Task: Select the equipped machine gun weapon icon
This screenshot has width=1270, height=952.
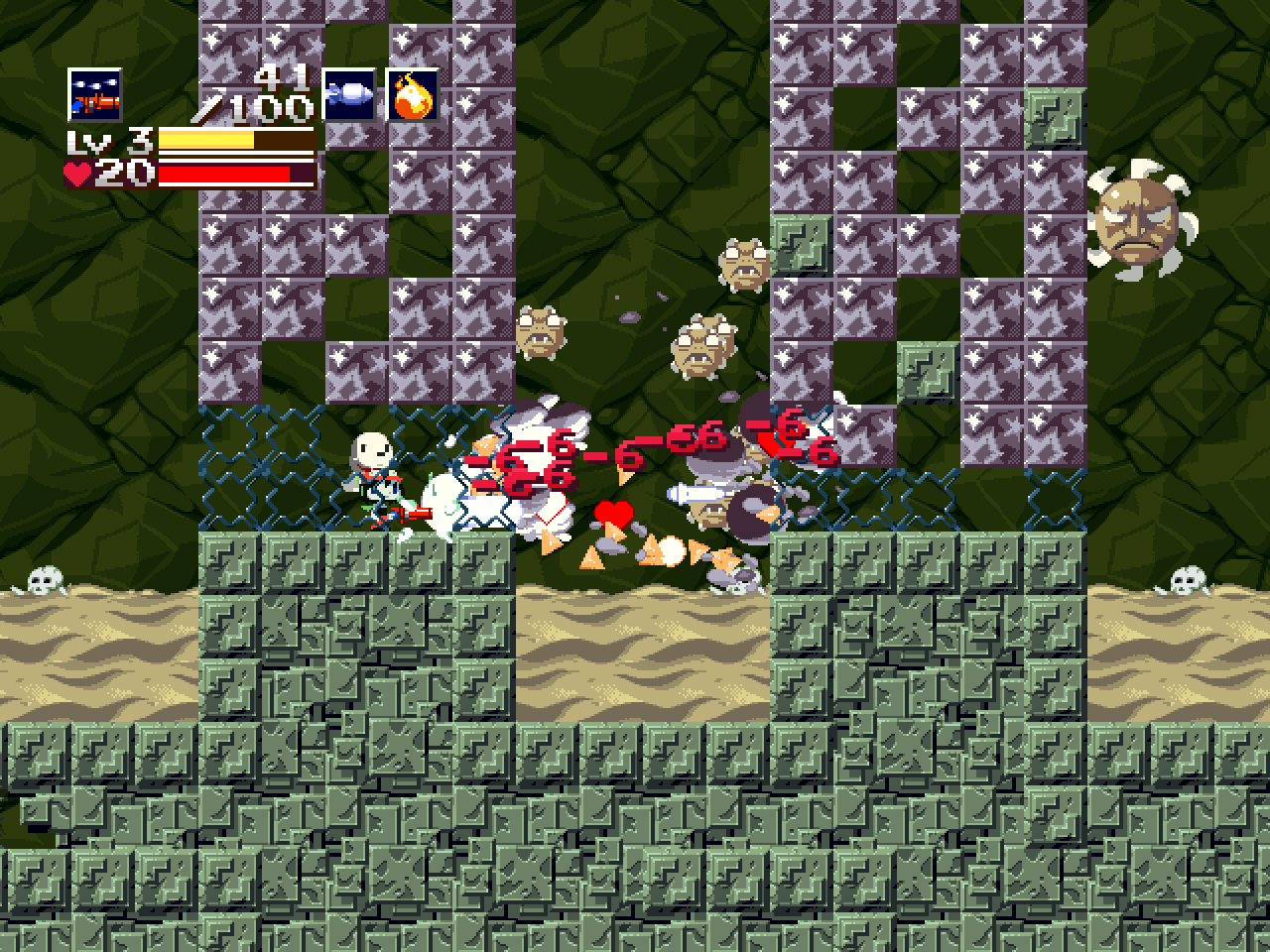Action: pyautogui.click(x=94, y=94)
